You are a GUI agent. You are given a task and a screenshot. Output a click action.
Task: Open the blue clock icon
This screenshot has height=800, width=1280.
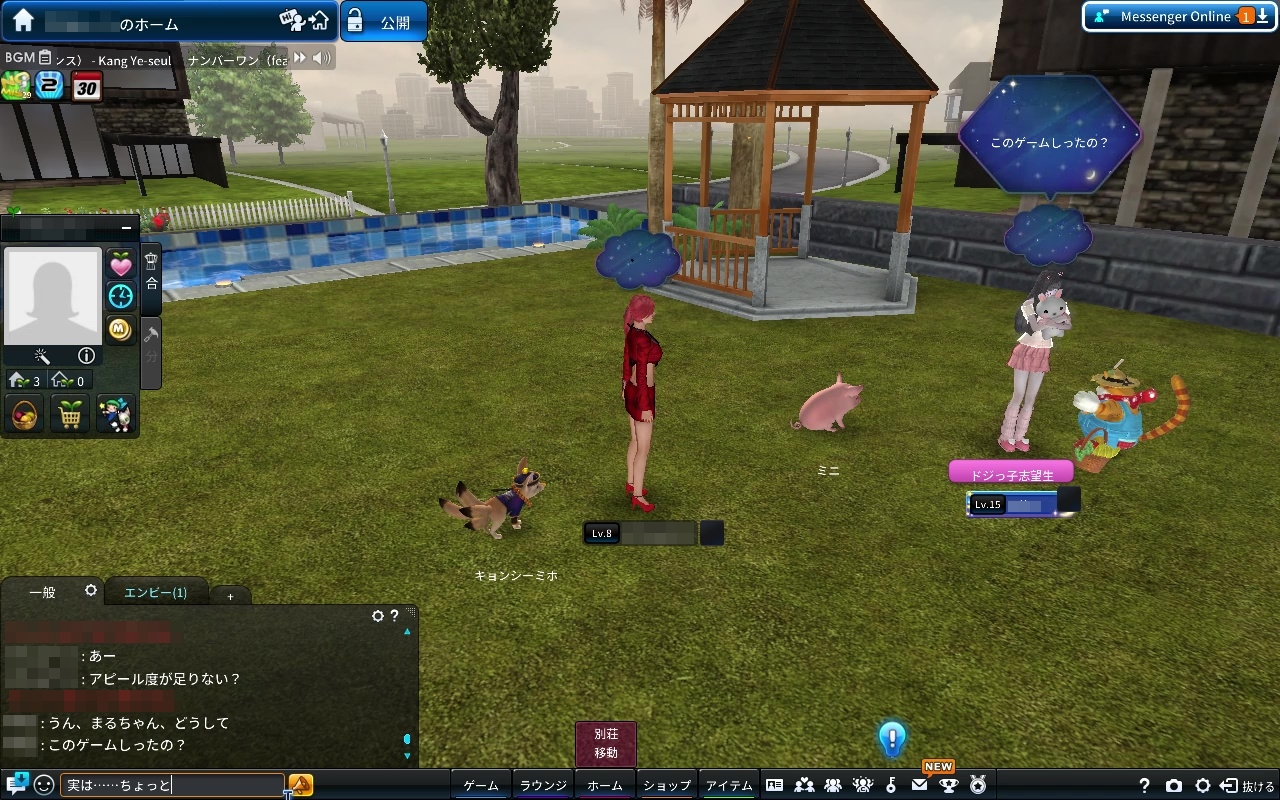pyautogui.click(x=121, y=296)
